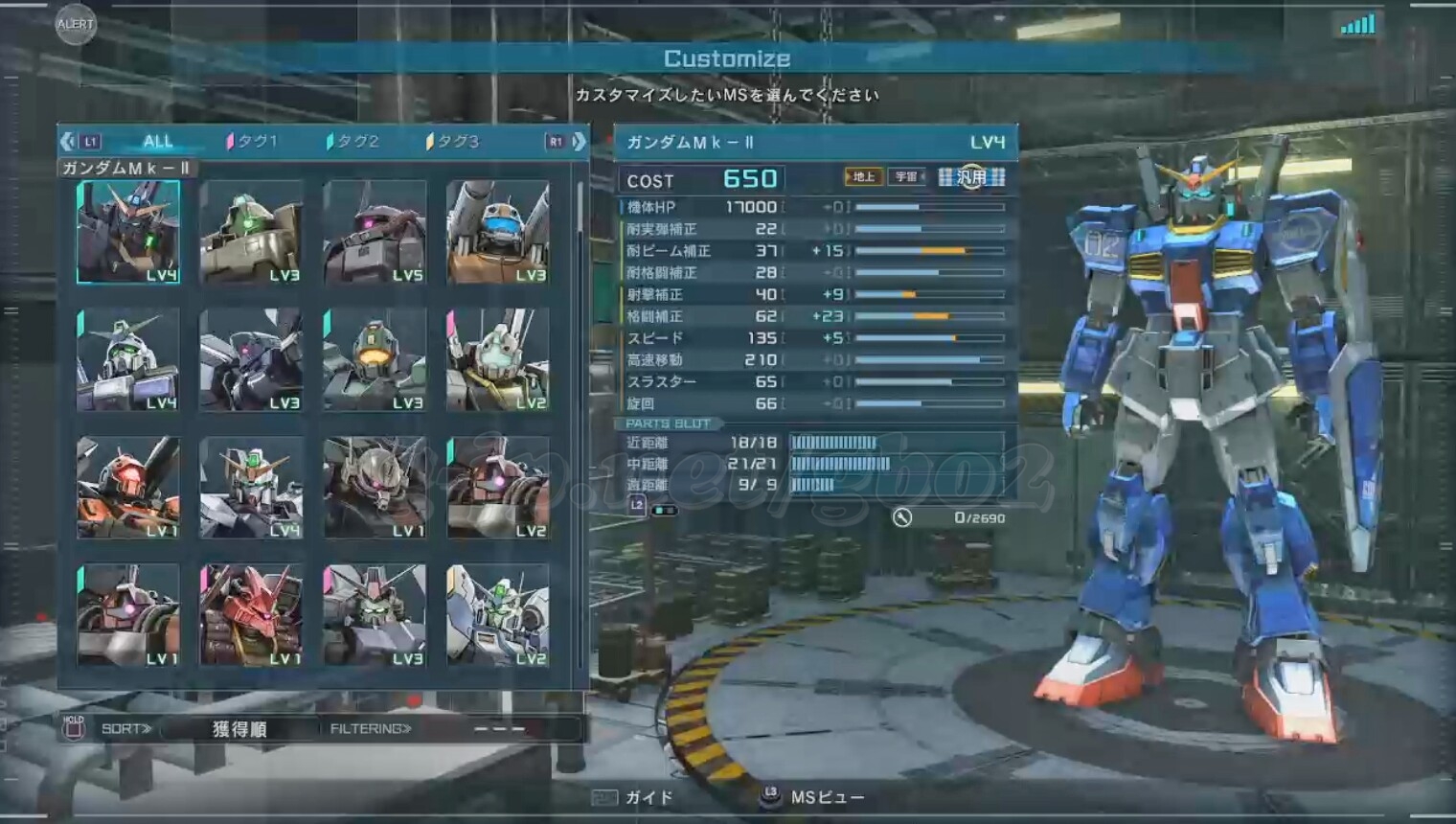Select the green suit with orange visor
This screenshot has width=1456, height=824.
coord(375,360)
